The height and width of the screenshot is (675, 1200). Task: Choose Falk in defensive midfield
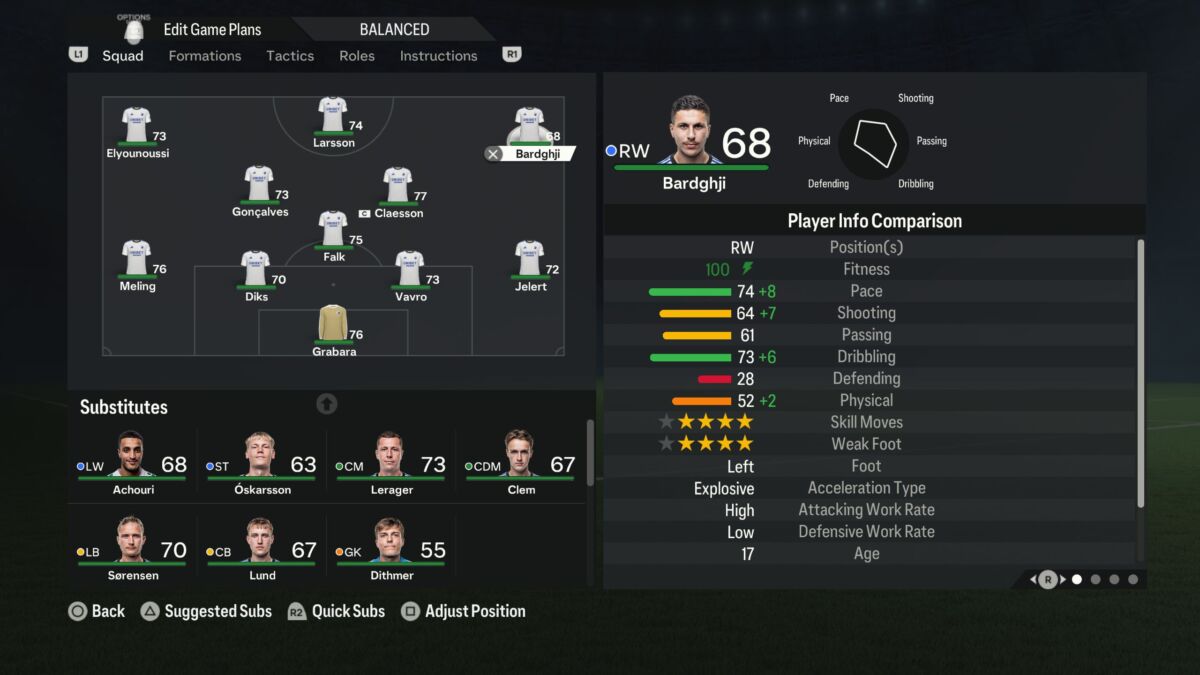click(x=333, y=230)
